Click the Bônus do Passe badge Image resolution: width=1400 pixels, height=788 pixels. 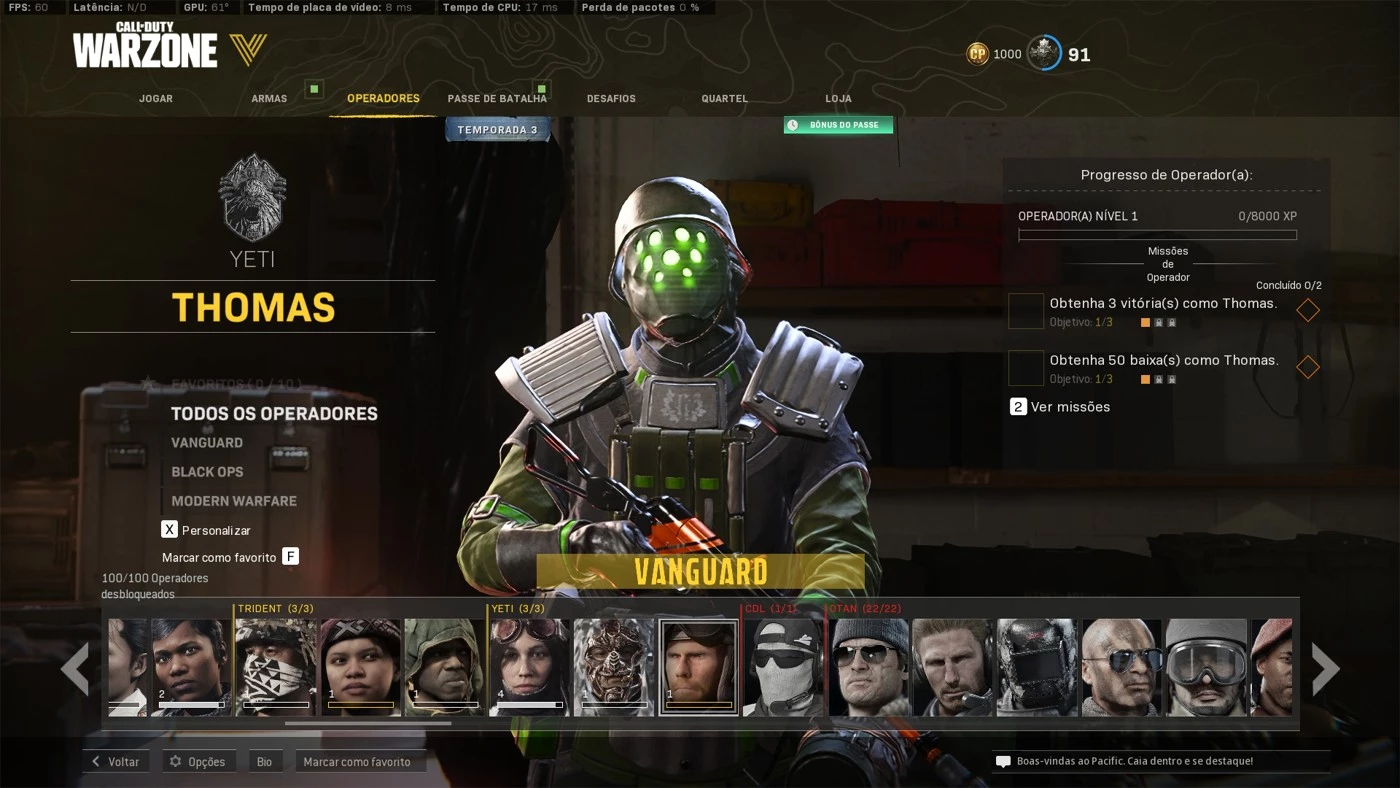click(x=838, y=124)
